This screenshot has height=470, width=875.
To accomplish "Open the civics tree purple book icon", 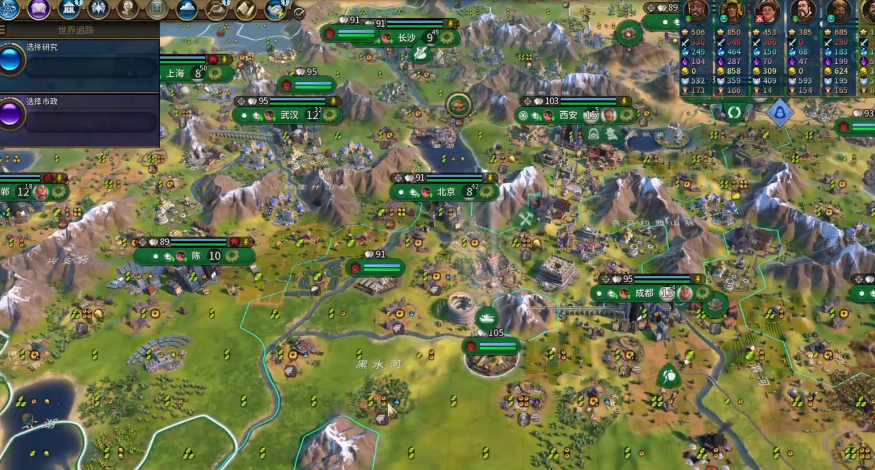I will pyautogui.click(x=40, y=9).
